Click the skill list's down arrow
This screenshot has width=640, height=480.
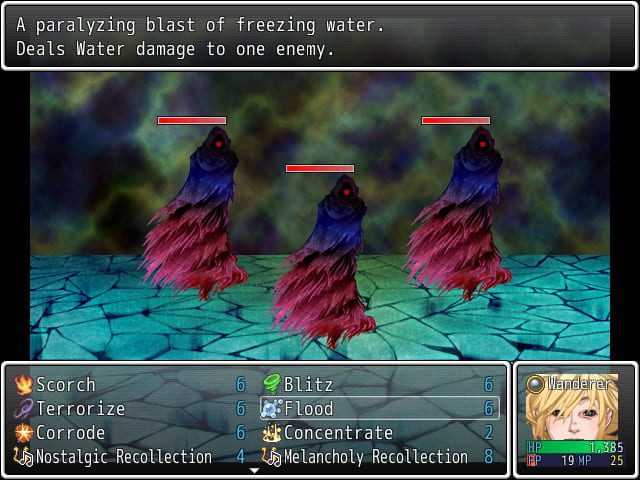coord(255,470)
